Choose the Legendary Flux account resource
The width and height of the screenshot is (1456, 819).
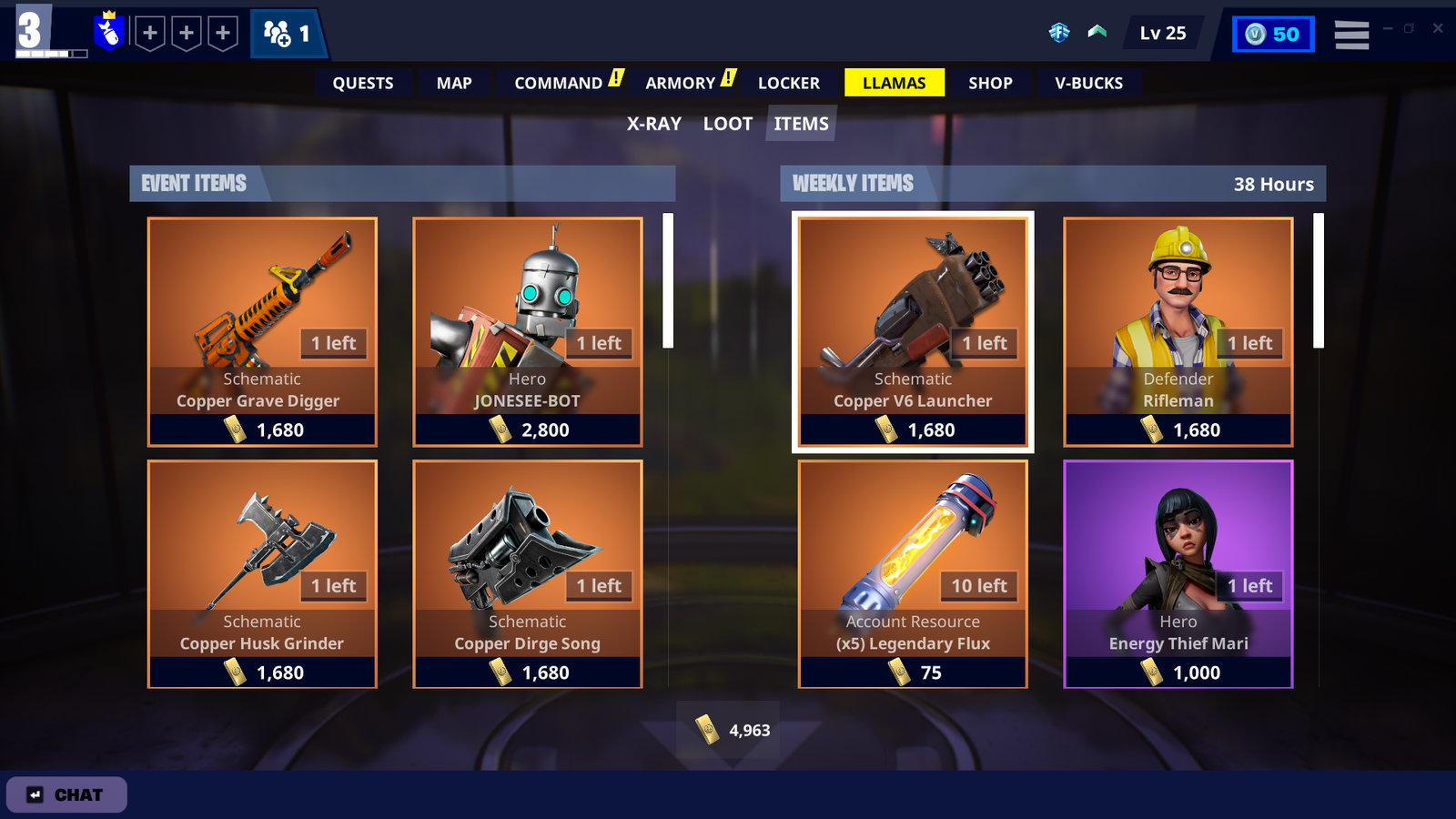913,574
